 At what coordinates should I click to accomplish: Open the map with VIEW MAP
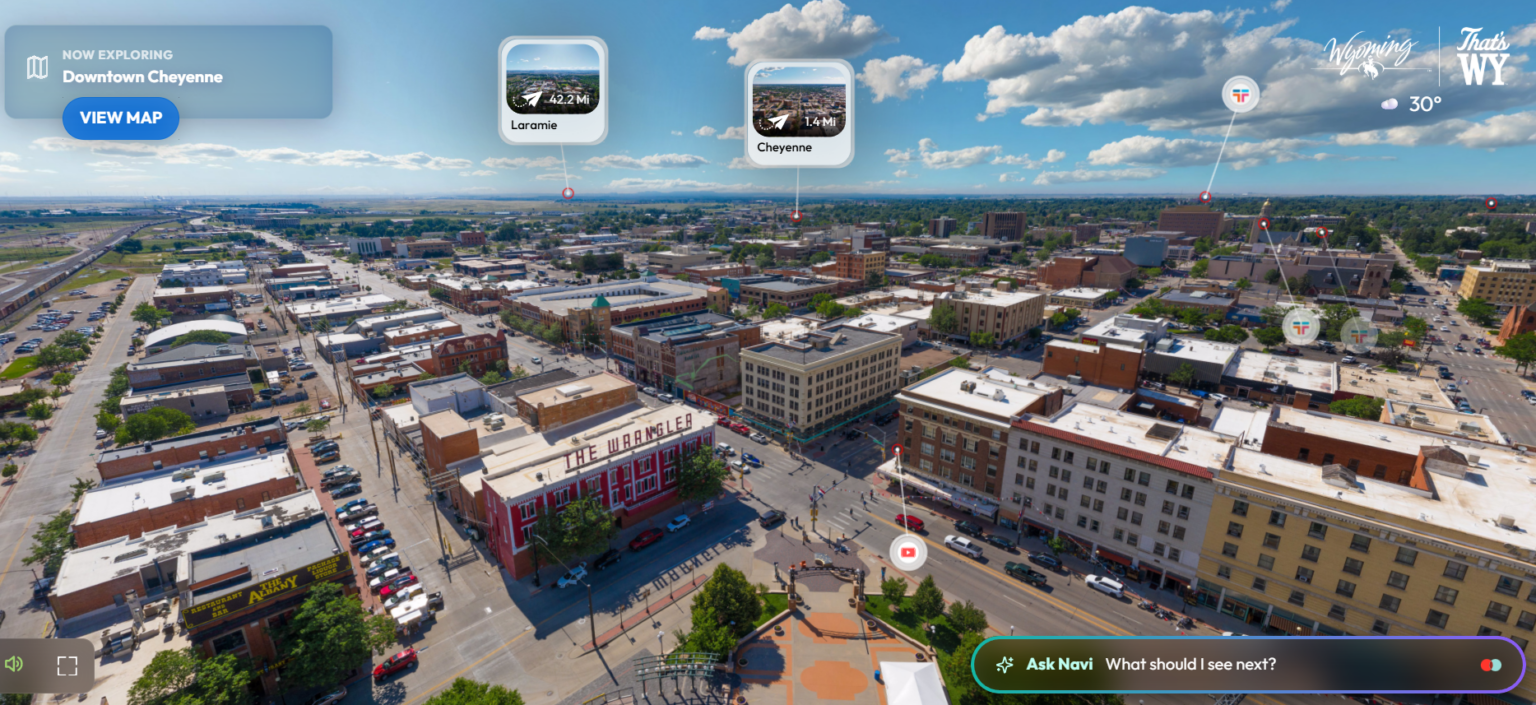point(120,118)
